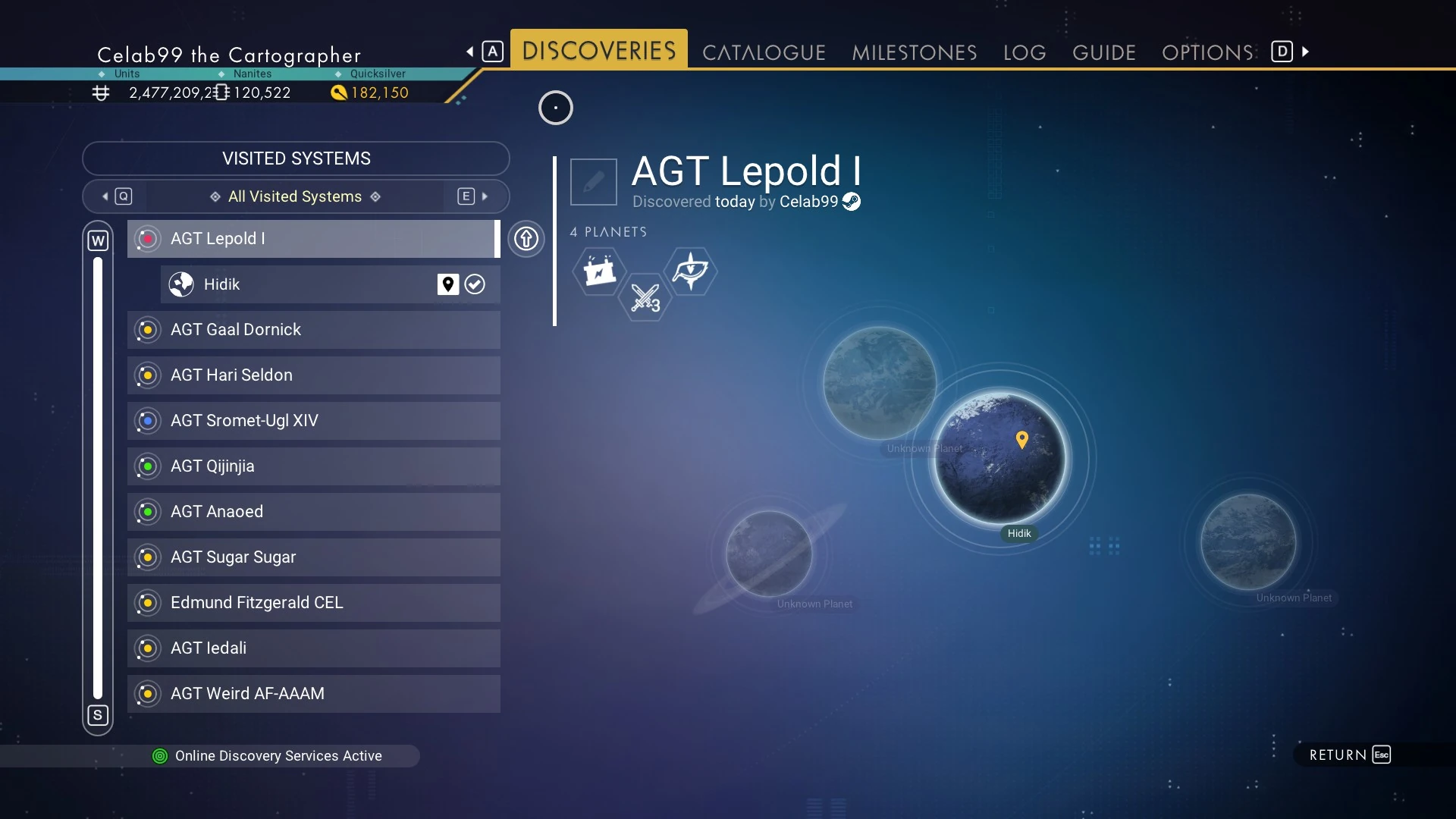Show the Guide tab
This screenshot has width=1456, height=819.
tap(1103, 52)
